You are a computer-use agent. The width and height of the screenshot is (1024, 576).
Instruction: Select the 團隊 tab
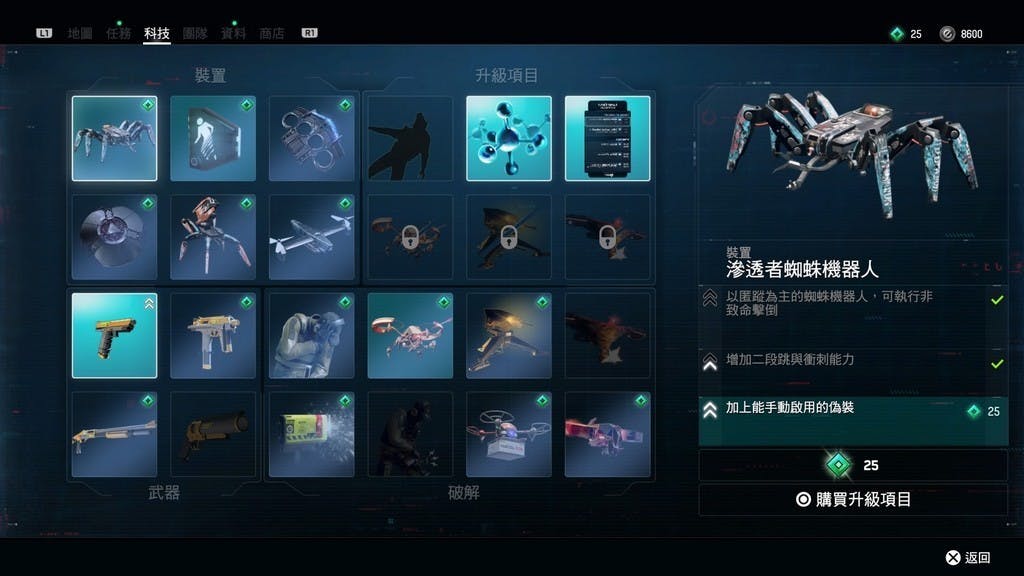[195, 33]
